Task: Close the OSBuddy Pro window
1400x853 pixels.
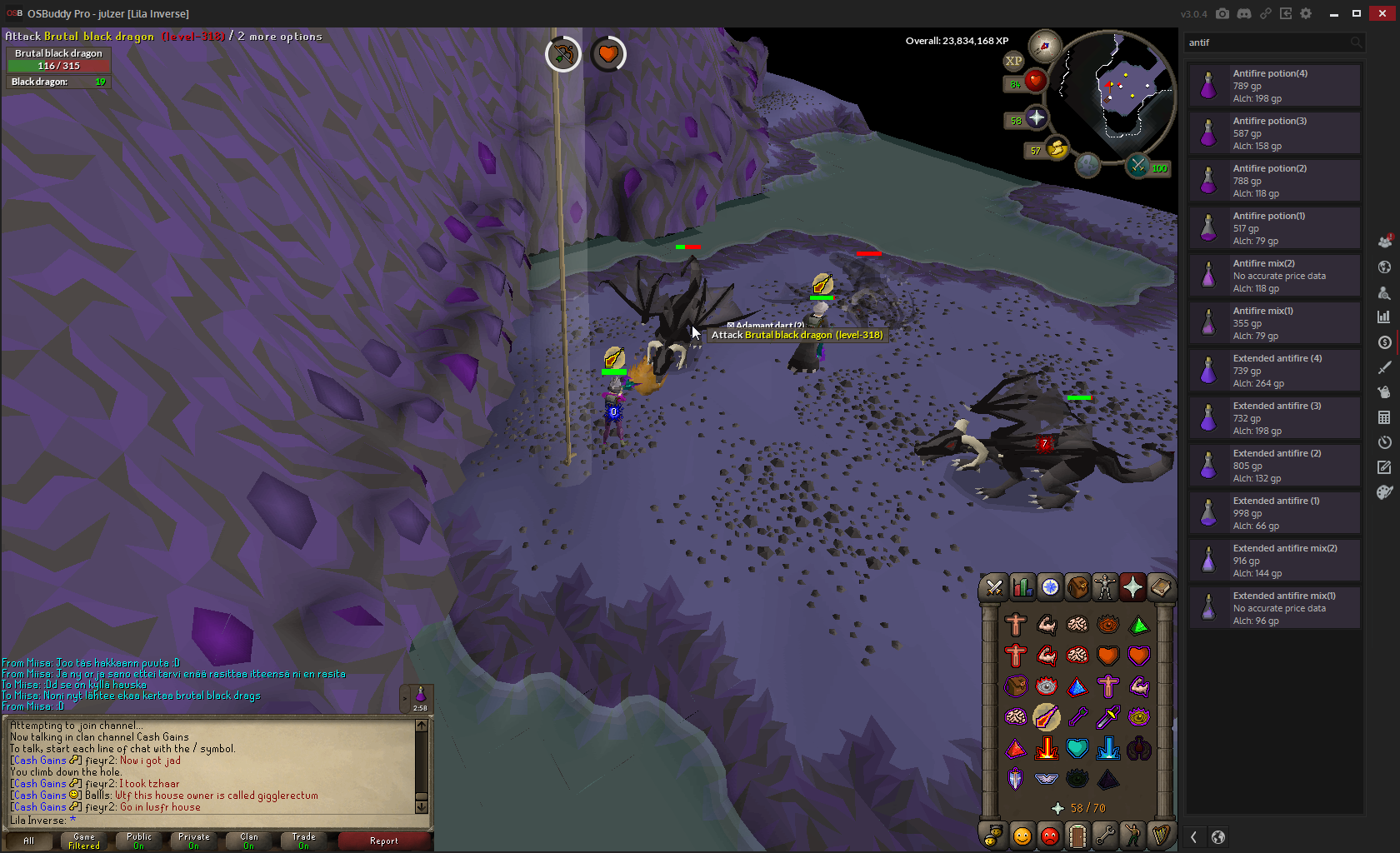Action: 1382,13
